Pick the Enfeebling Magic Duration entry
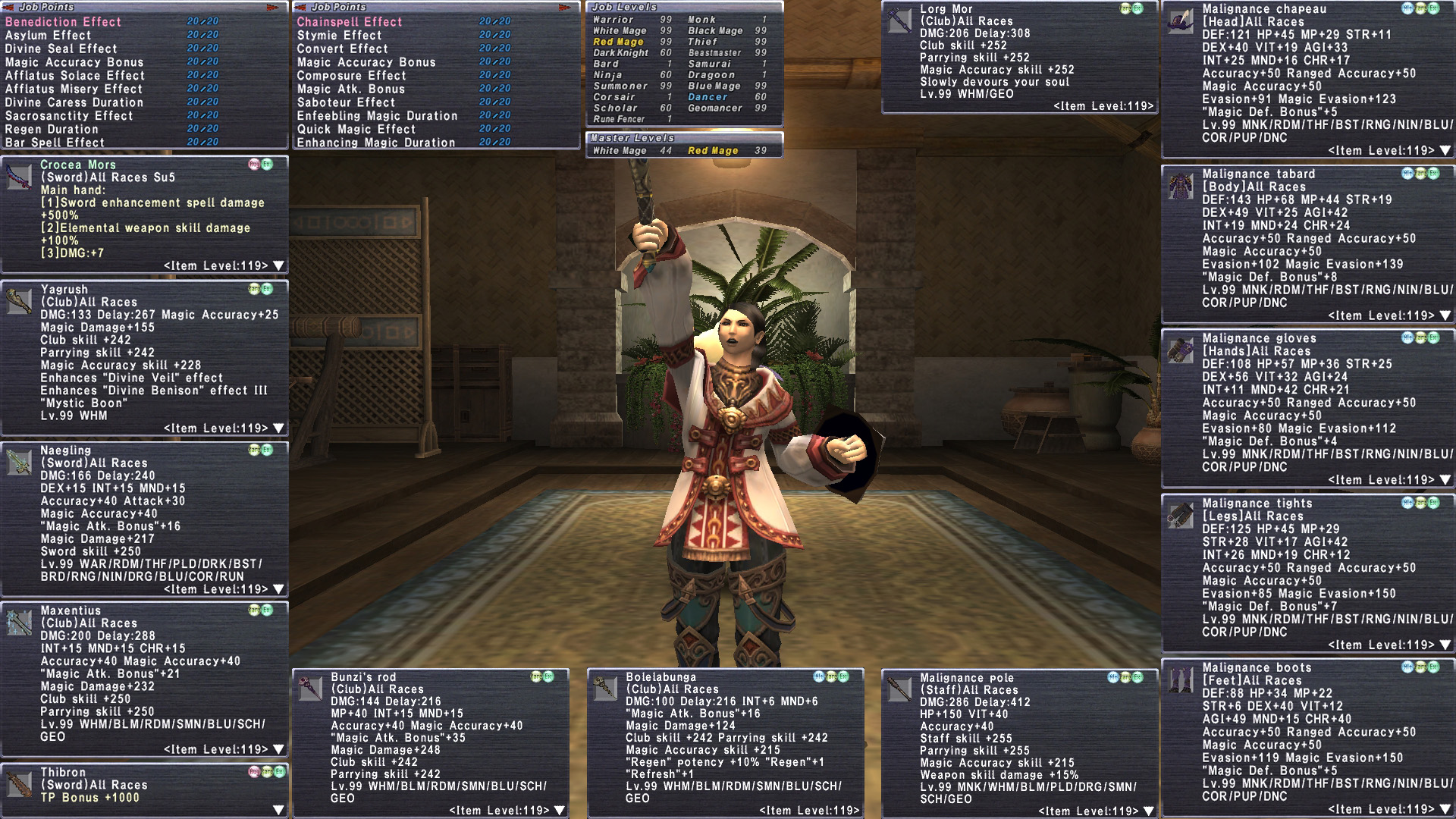This screenshot has height=819, width=1456. [377, 116]
